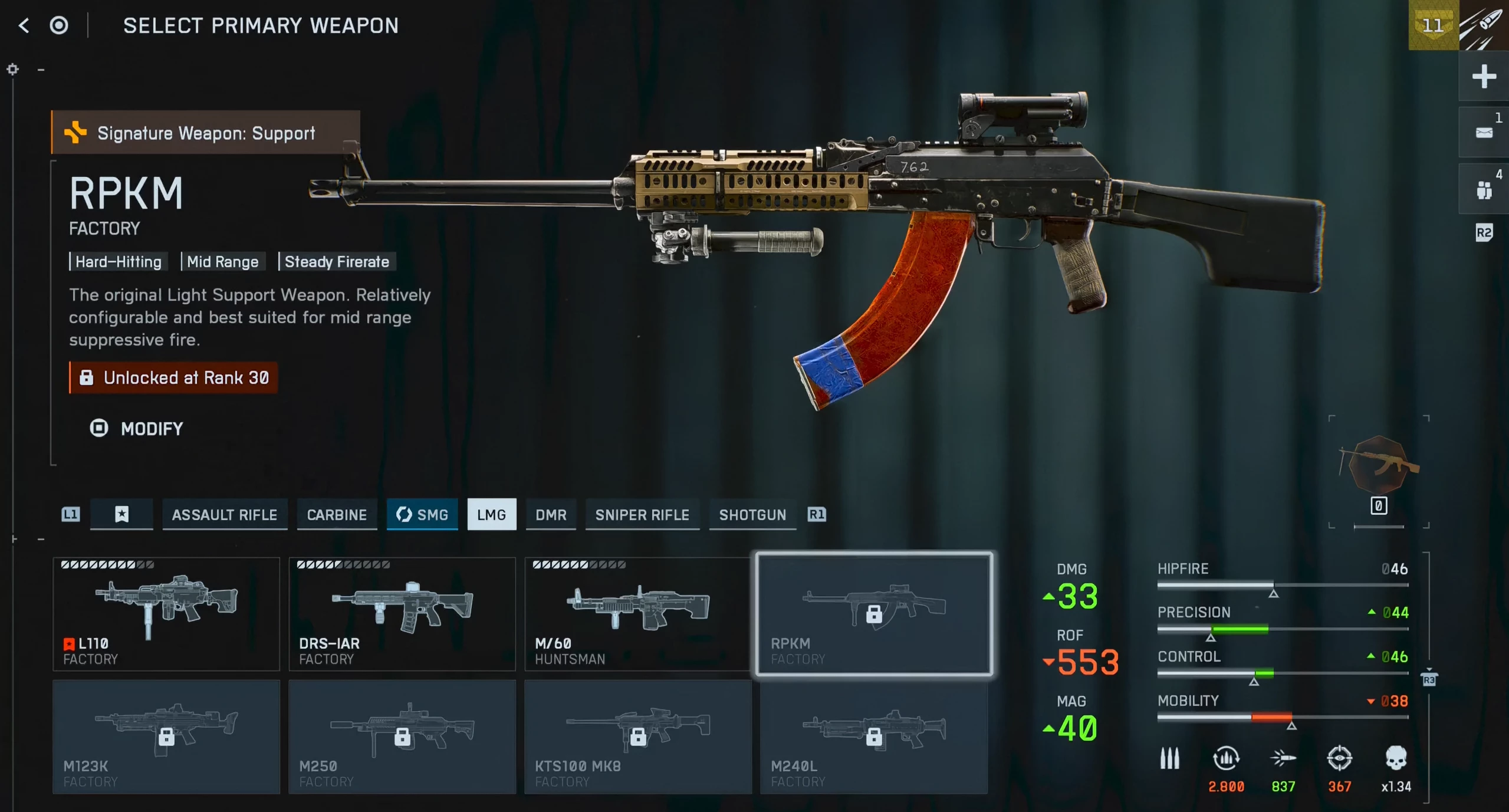The image size is (1509, 812).
Task: Pick the locked KTS100 MK8 tile
Action: (x=637, y=736)
